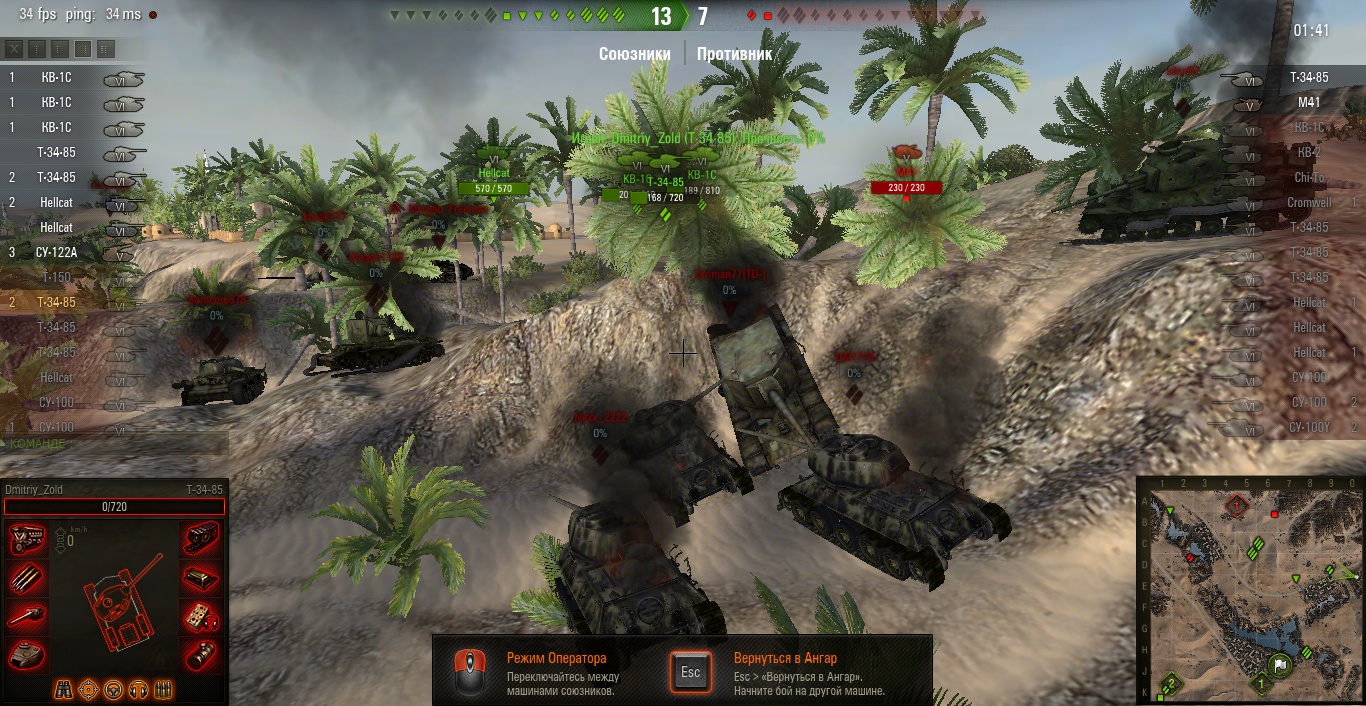Click the loader shells crew icon
Screen dimensions: 1366x706
(x=163, y=689)
